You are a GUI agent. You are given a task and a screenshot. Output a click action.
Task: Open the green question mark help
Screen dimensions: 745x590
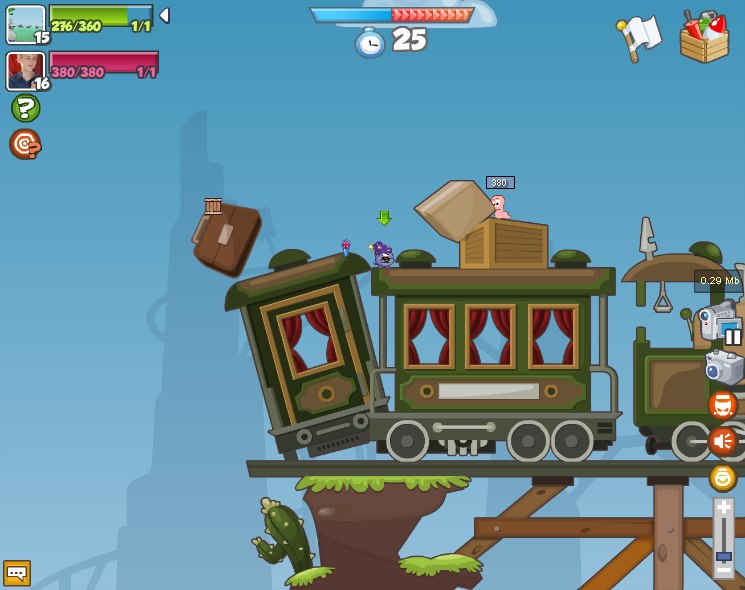coord(25,108)
